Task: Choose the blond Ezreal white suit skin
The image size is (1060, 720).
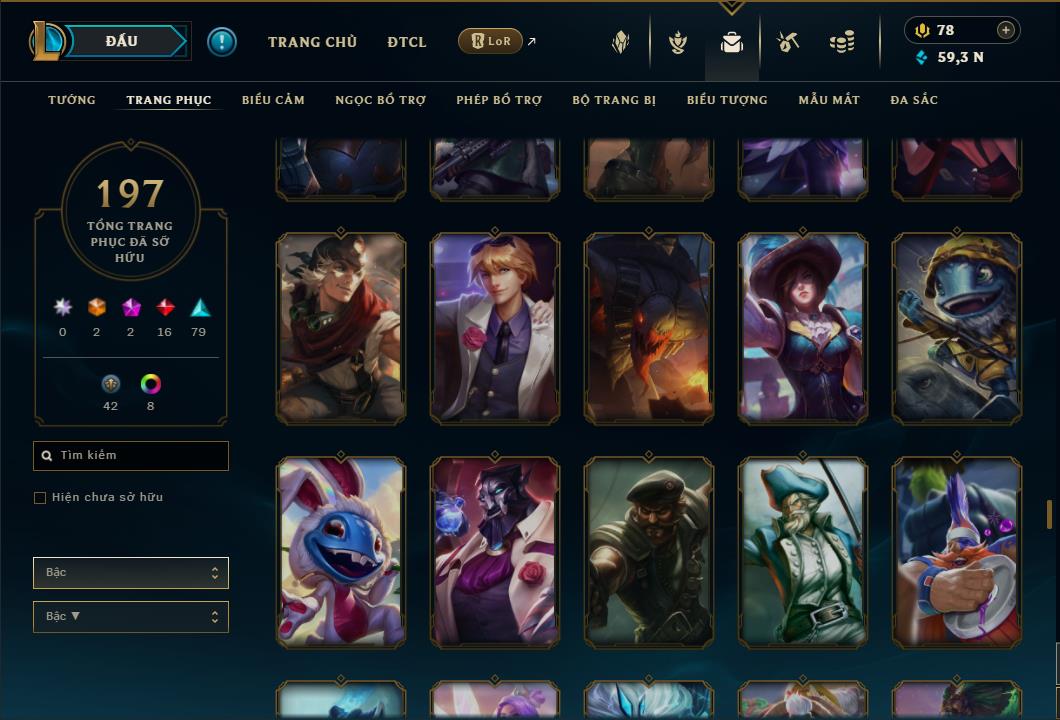Action: pyautogui.click(x=495, y=327)
